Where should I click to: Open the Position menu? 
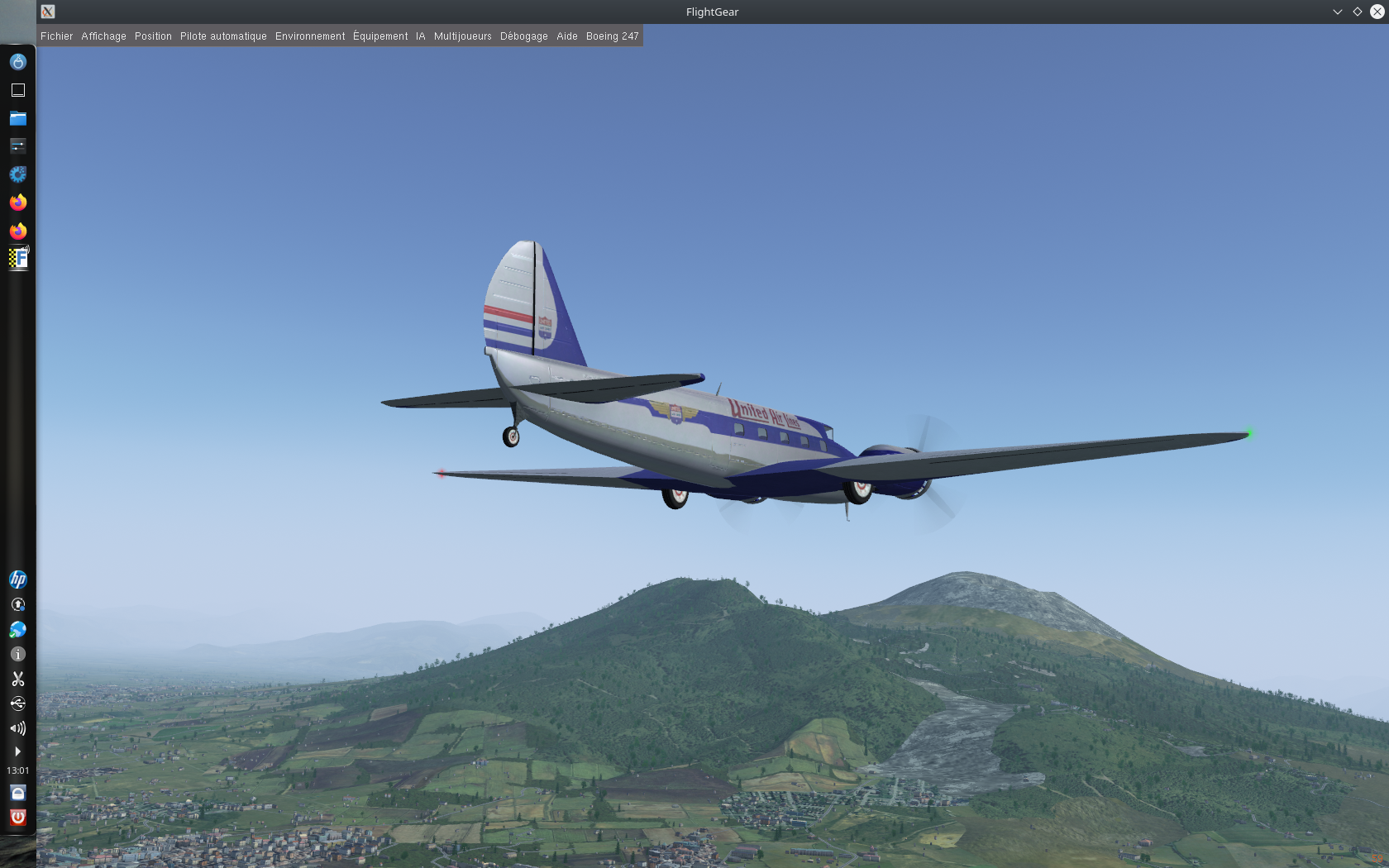pos(153,36)
